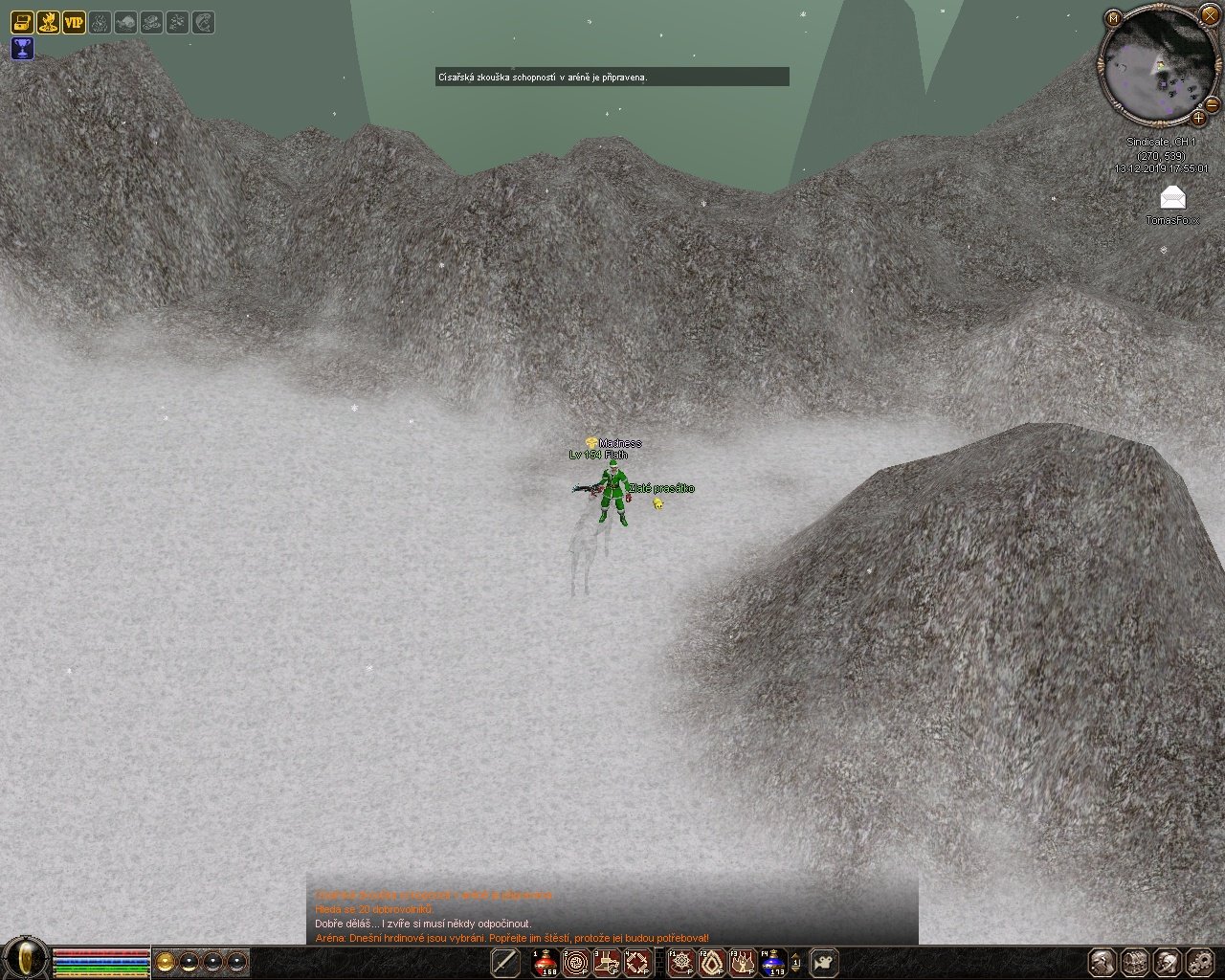Image resolution: width=1225 pixels, height=980 pixels.
Task: Activate the spiral skill in slot 2
Action: coord(575,963)
